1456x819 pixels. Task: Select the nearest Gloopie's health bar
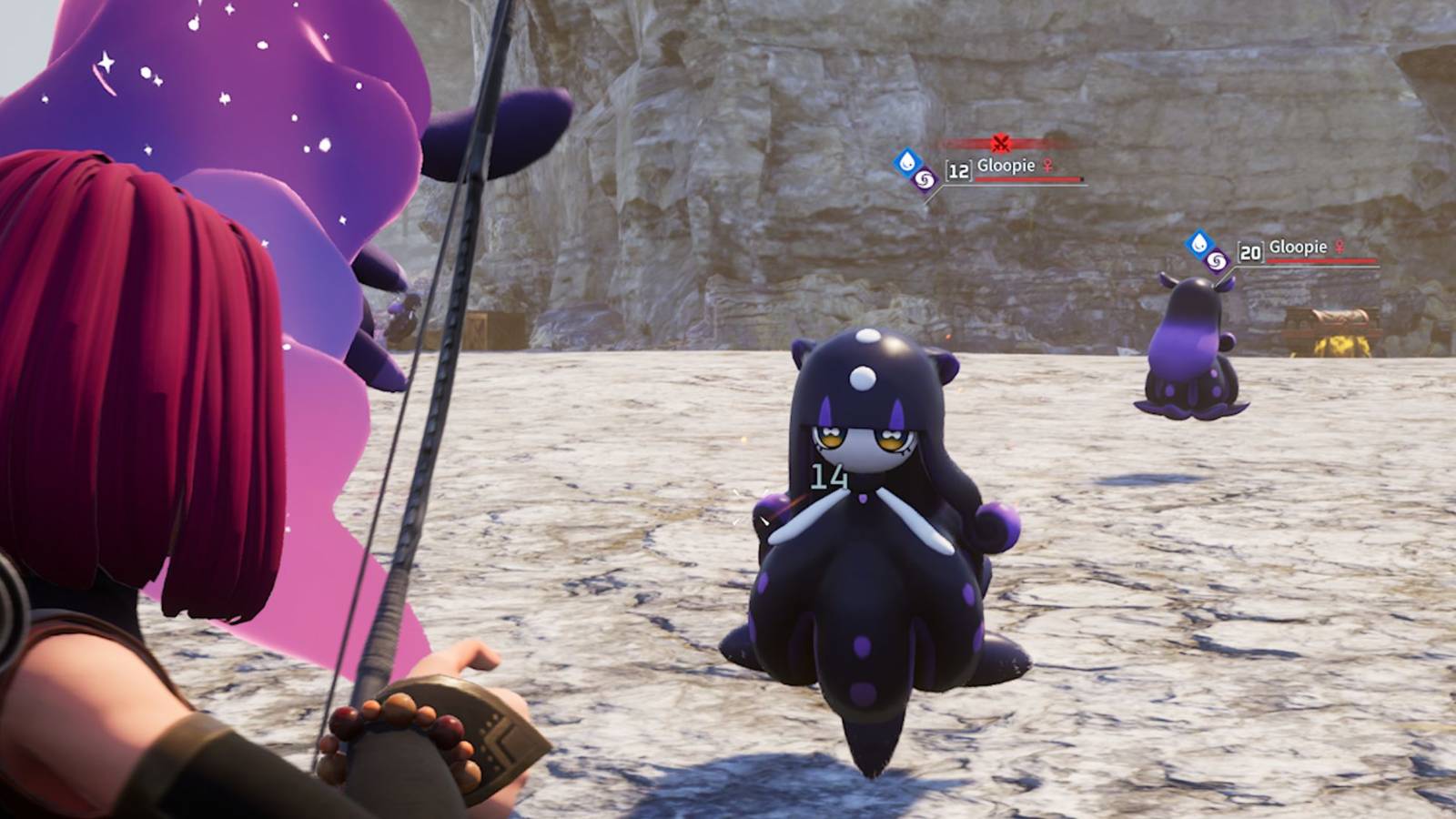[1026, 178]
